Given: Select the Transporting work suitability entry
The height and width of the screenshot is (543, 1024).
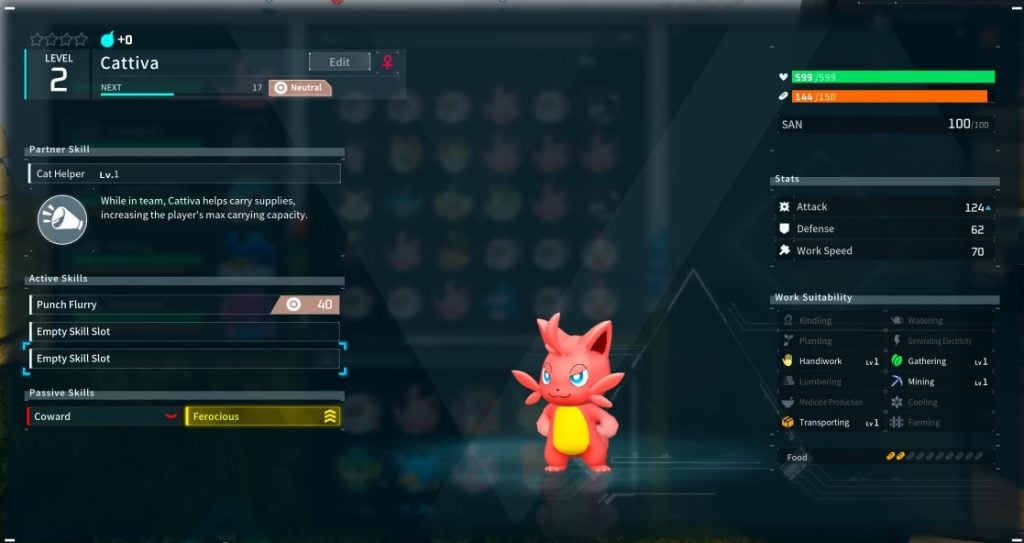Looking at the screenshot, I should pos(830,423).
